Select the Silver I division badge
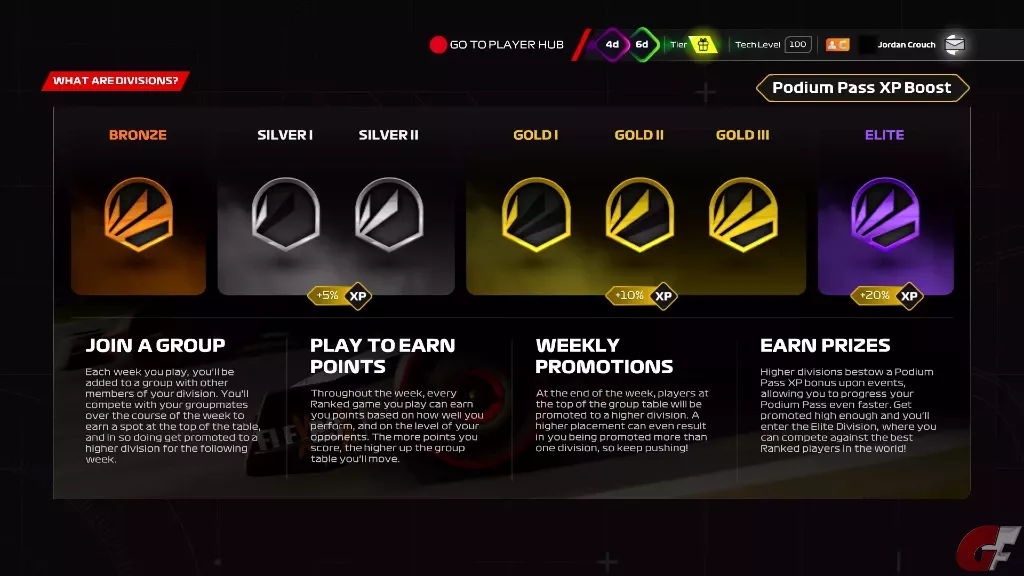This screenshot has height=576, width=1024. click(285, 214)
